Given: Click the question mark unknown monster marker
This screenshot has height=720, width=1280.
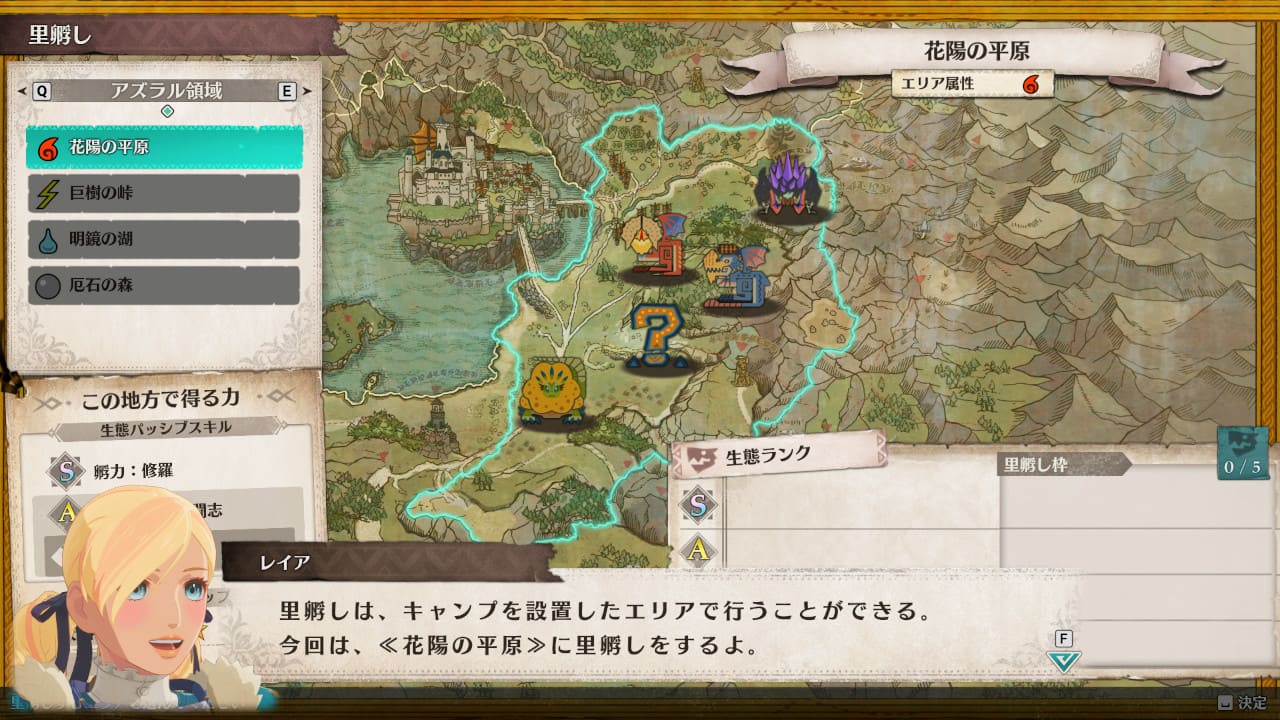Looking at the screenshot, I should 655,336.
